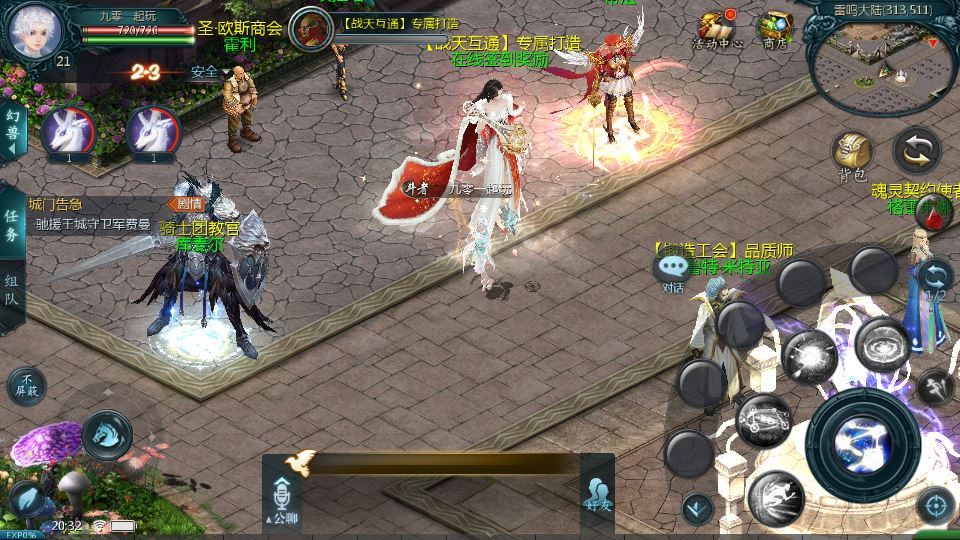Screen dimensions: 960x540
Task: Cast the starburst explosion skill
Action: point(808,355)
